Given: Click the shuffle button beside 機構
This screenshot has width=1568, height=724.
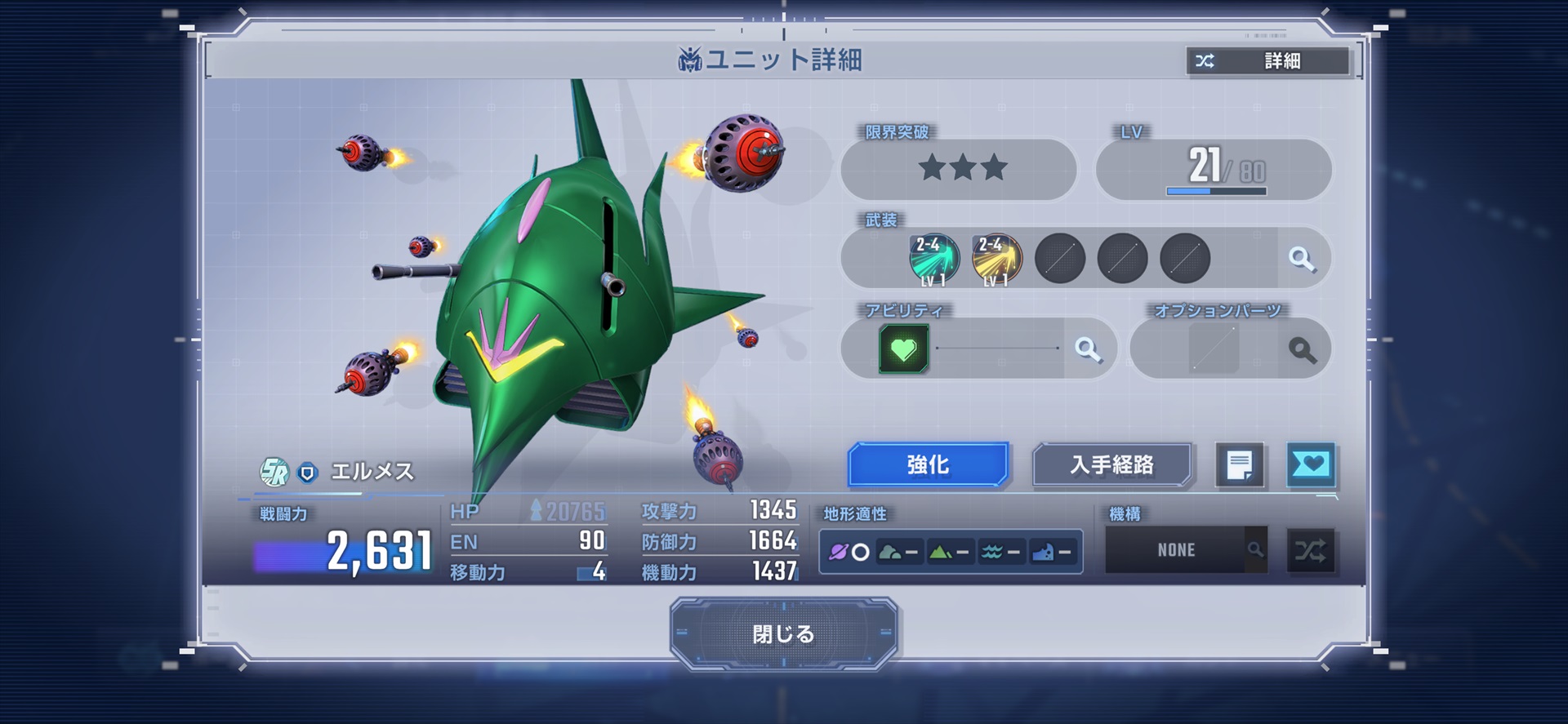Looking at the screenshot, I should [1311, 550].
